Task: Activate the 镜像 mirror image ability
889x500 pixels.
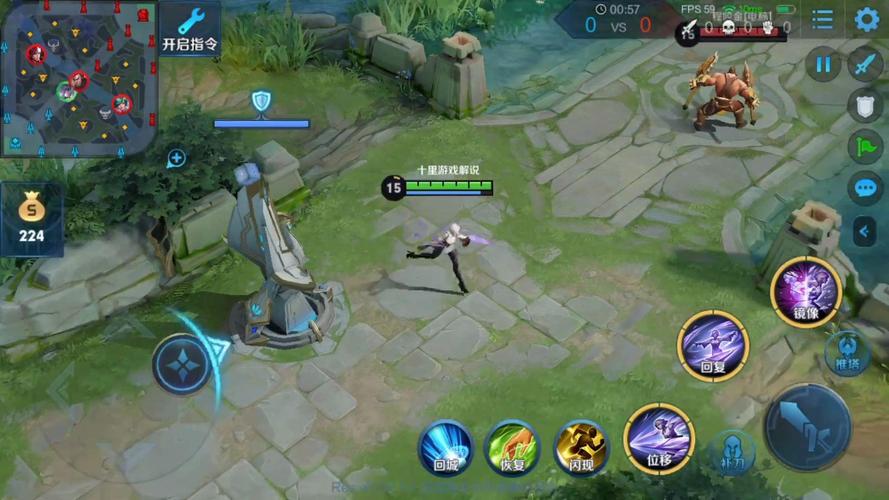Action: tap(805, 291)
